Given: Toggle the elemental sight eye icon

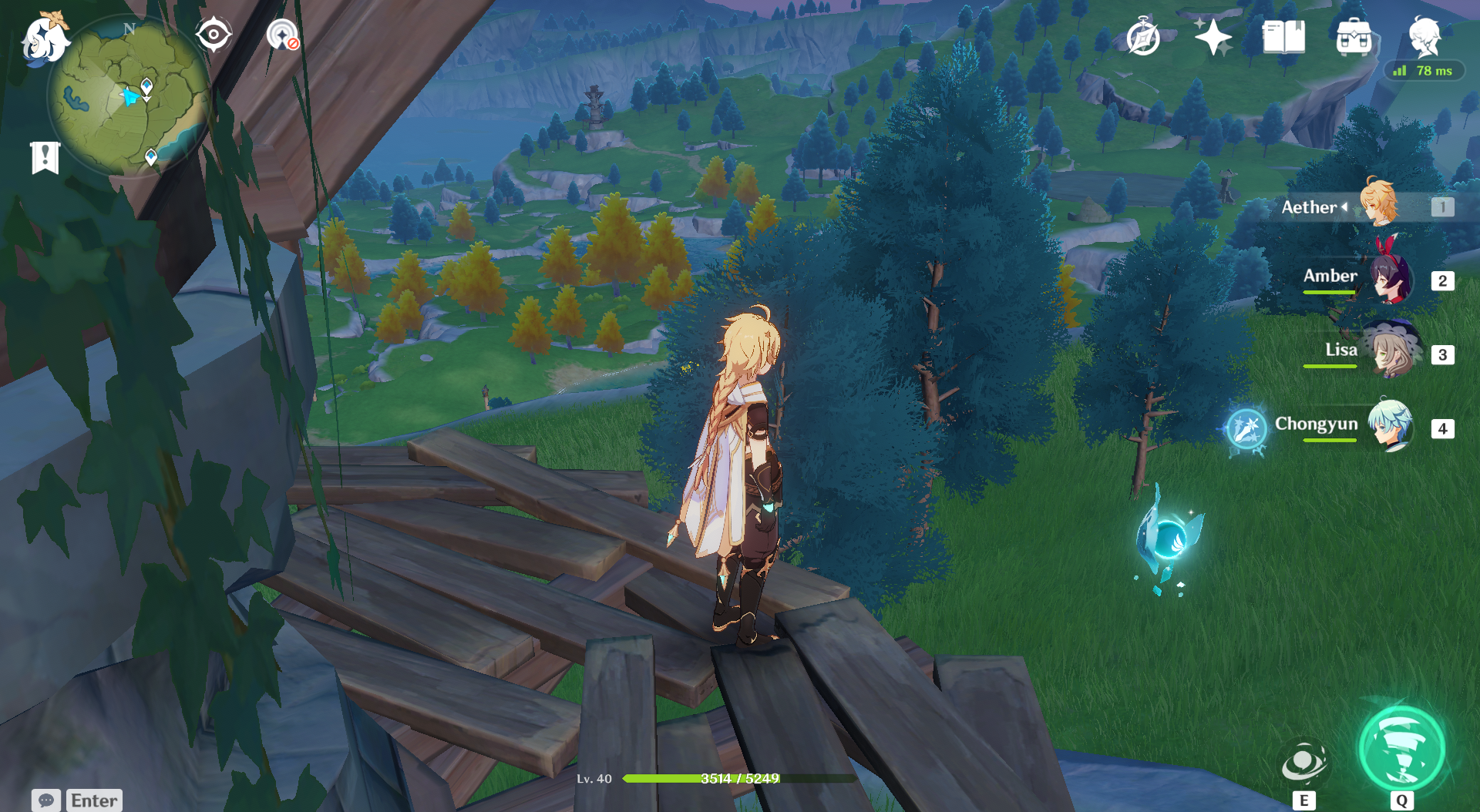Looking at the screenshot, I should [214, 35].
